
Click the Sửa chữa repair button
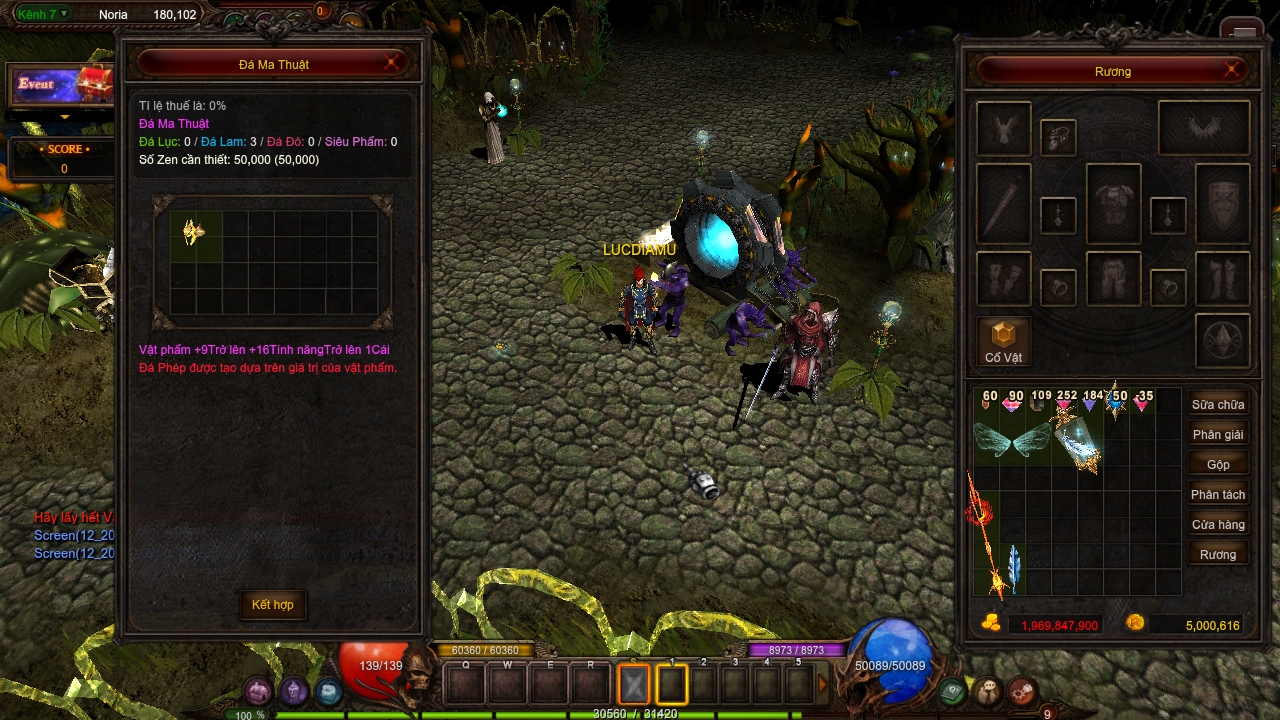pyautogui.click(x=1217, y=405)
